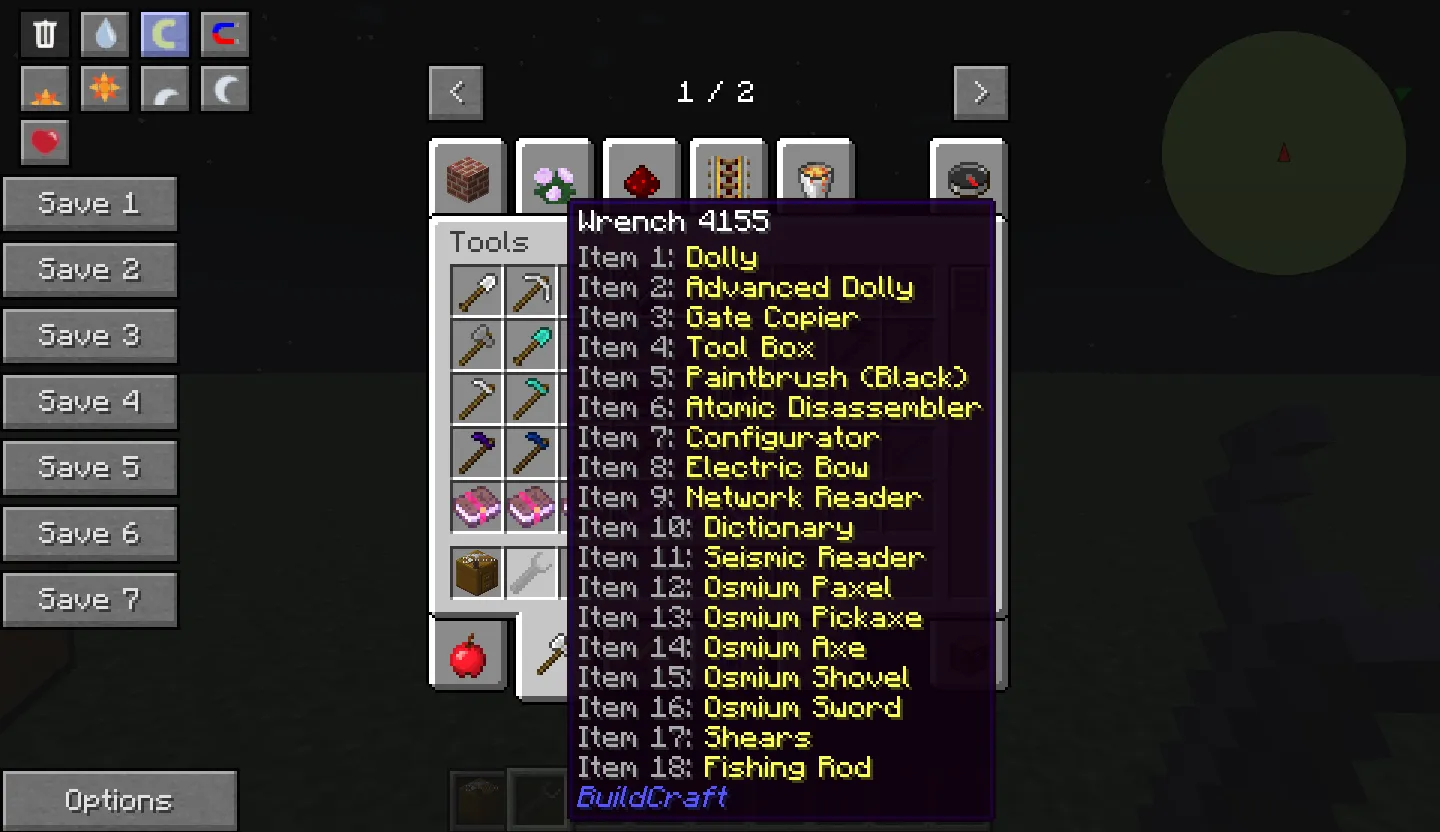
Task: Toggle the rain weather icon
Action: [104, 33]
